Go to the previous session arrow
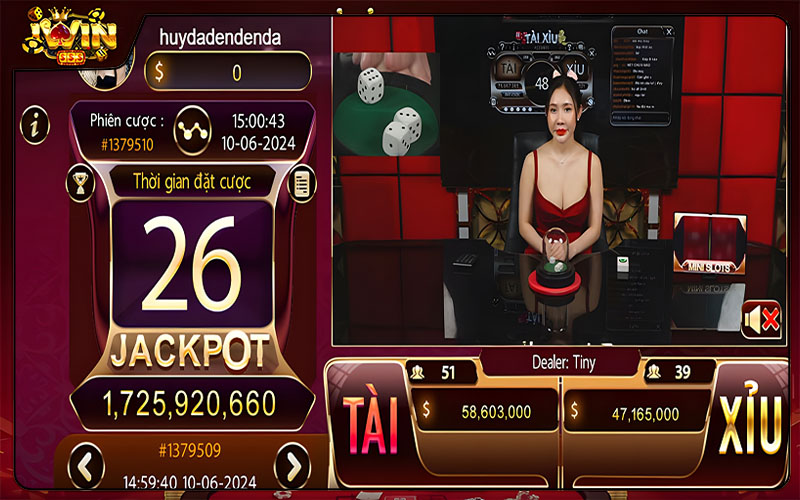This screenshot has height=500, width=800. tap(86, 464)
